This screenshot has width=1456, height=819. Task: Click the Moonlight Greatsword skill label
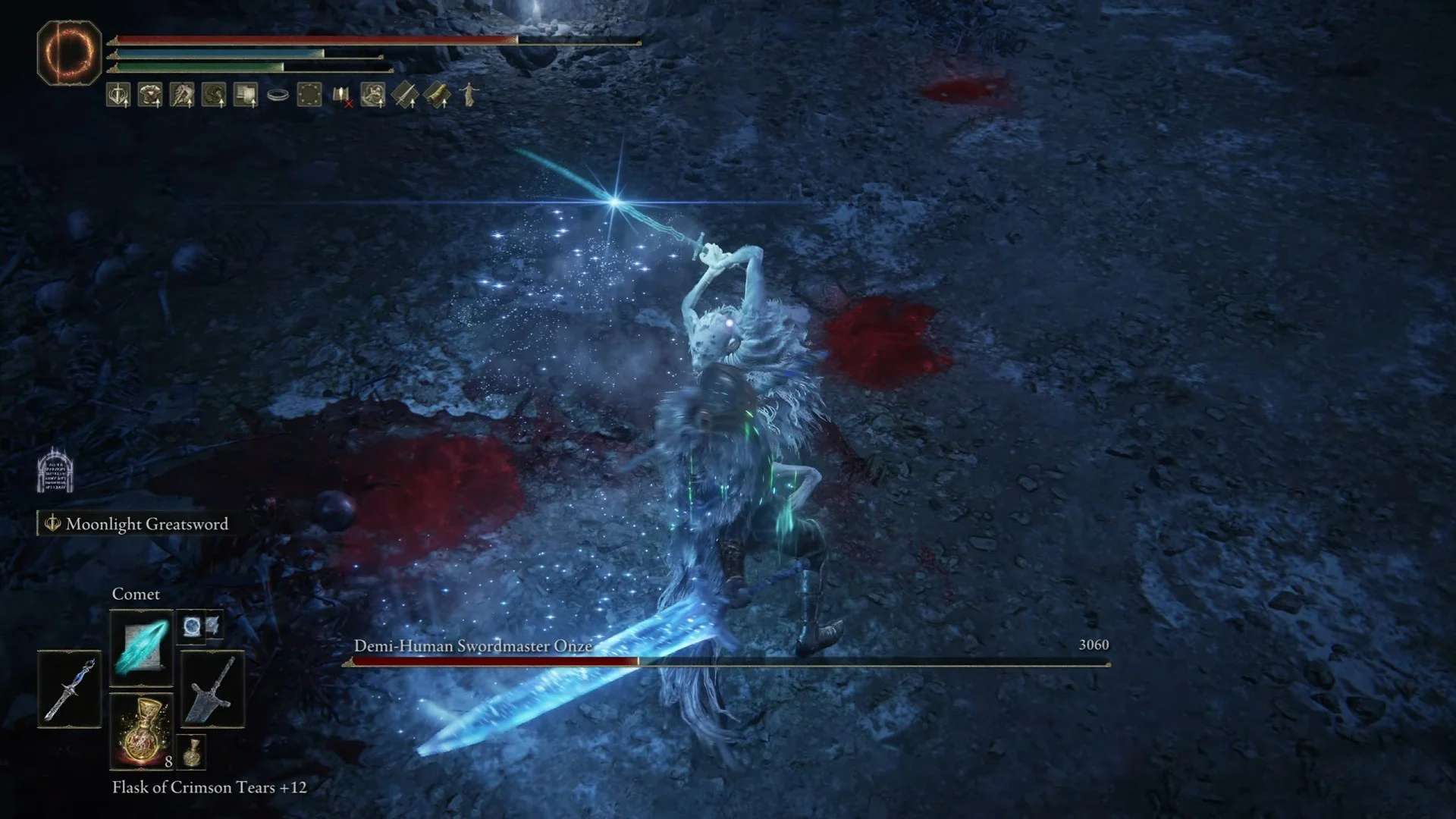coord(146,524)
